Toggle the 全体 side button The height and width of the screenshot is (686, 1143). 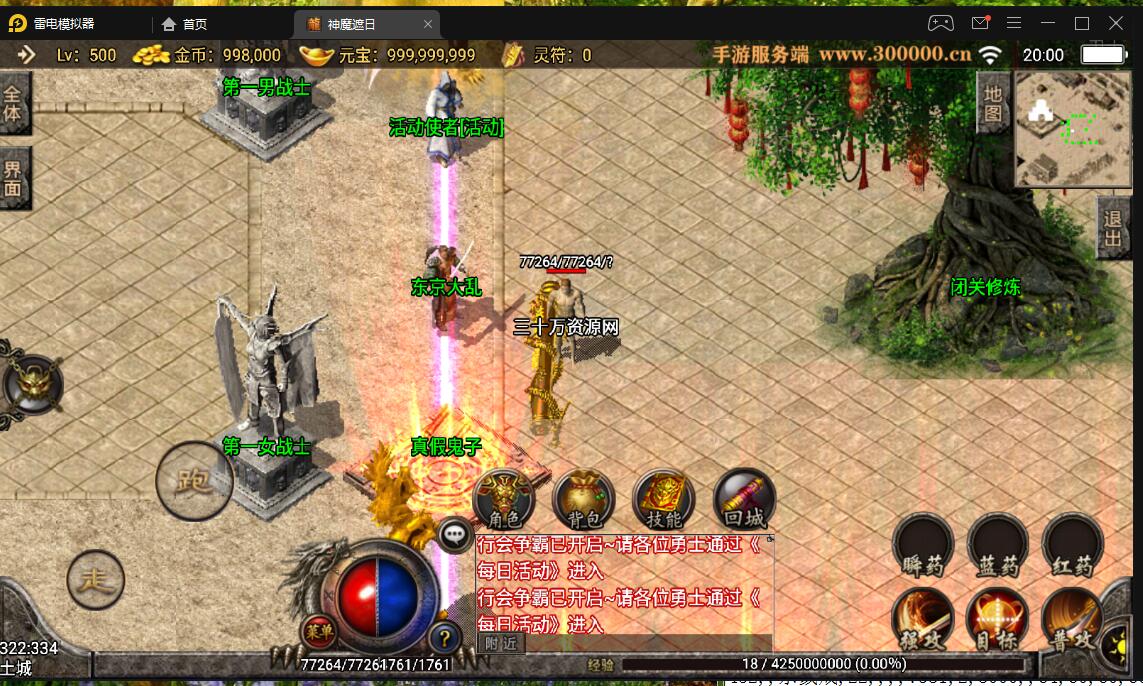click(x=13, y=102)
